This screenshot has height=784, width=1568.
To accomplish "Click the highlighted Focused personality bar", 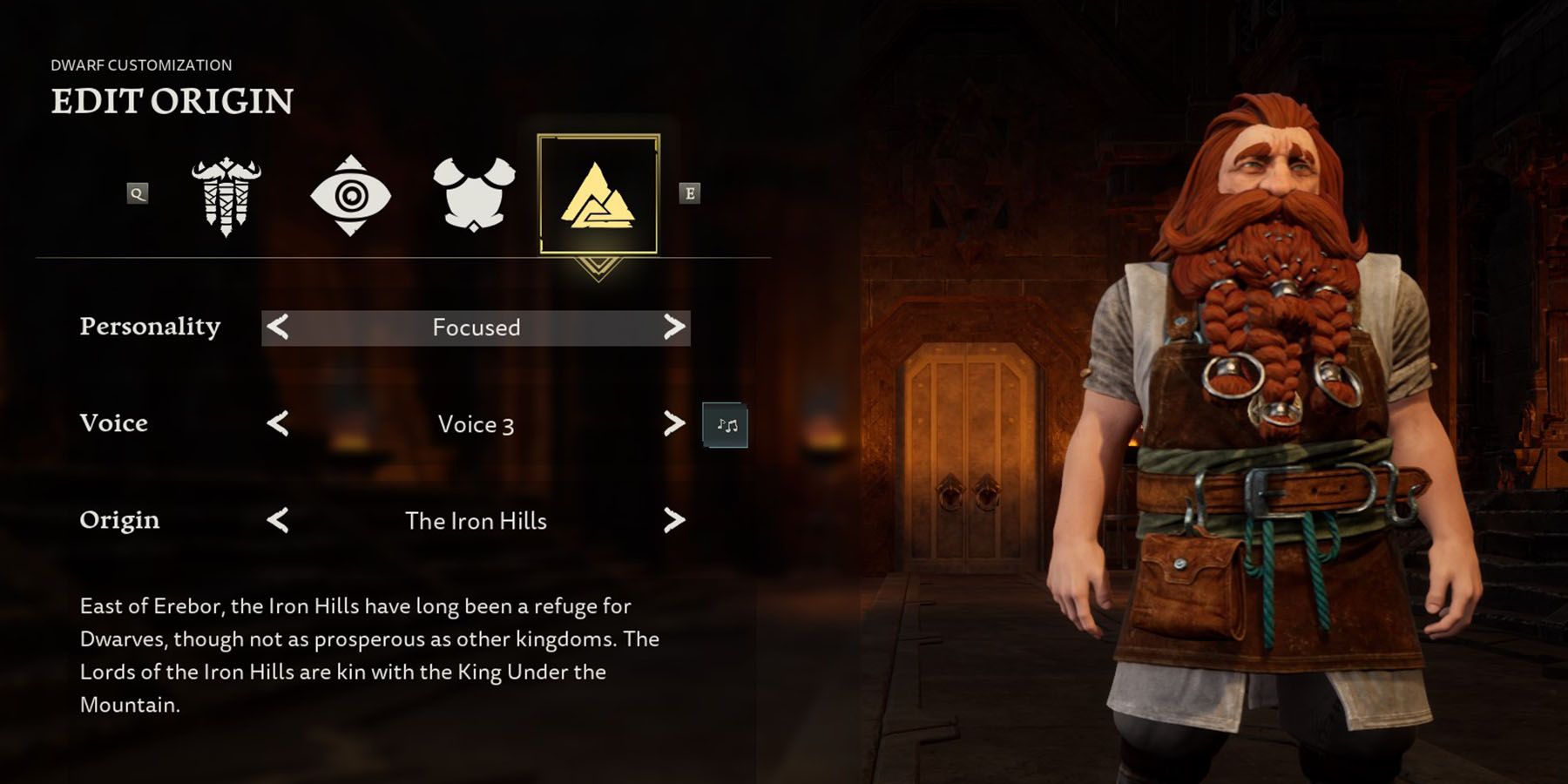I will tap(475, 328).
